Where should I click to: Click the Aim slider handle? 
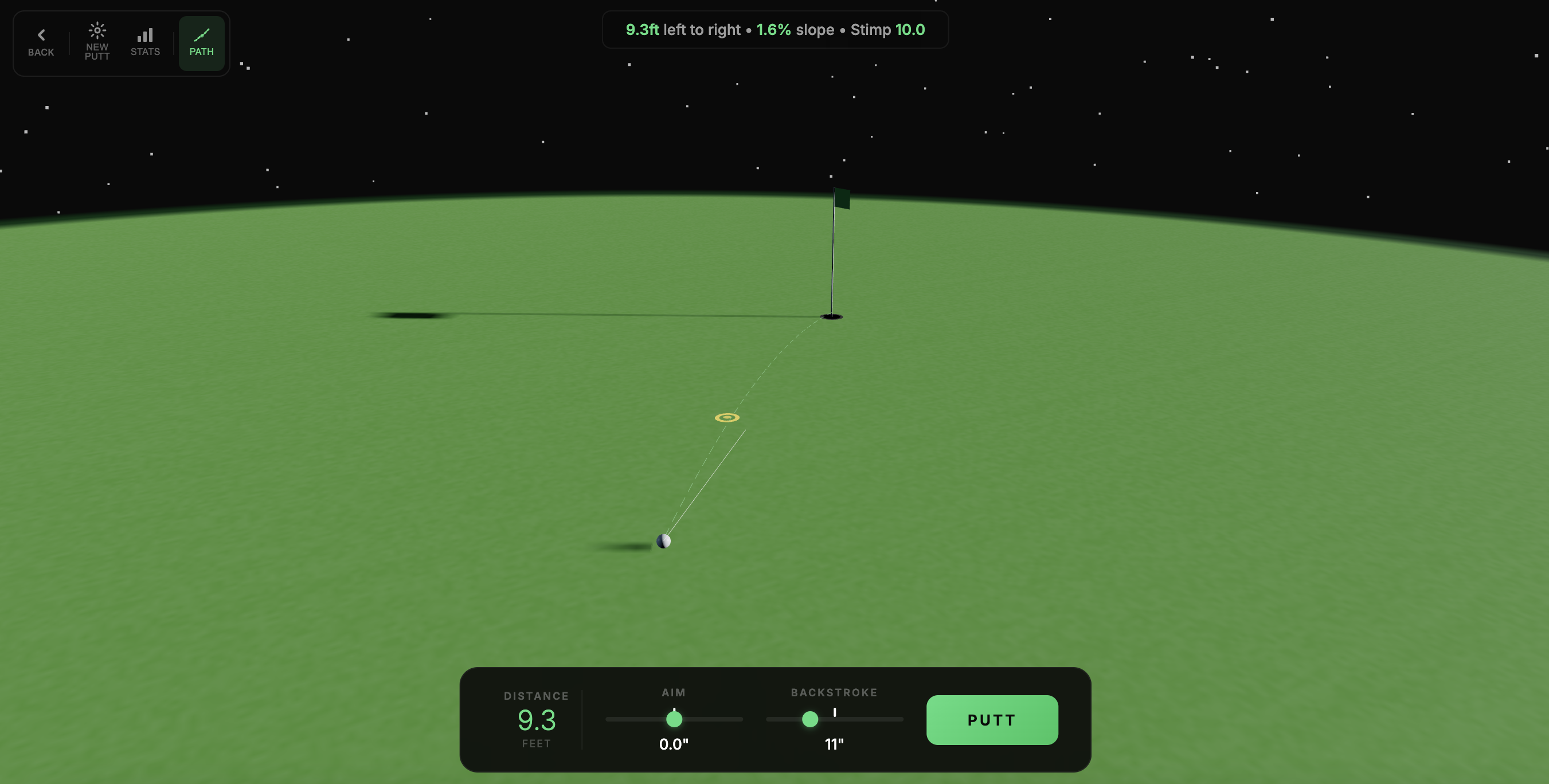pos(674,719)
